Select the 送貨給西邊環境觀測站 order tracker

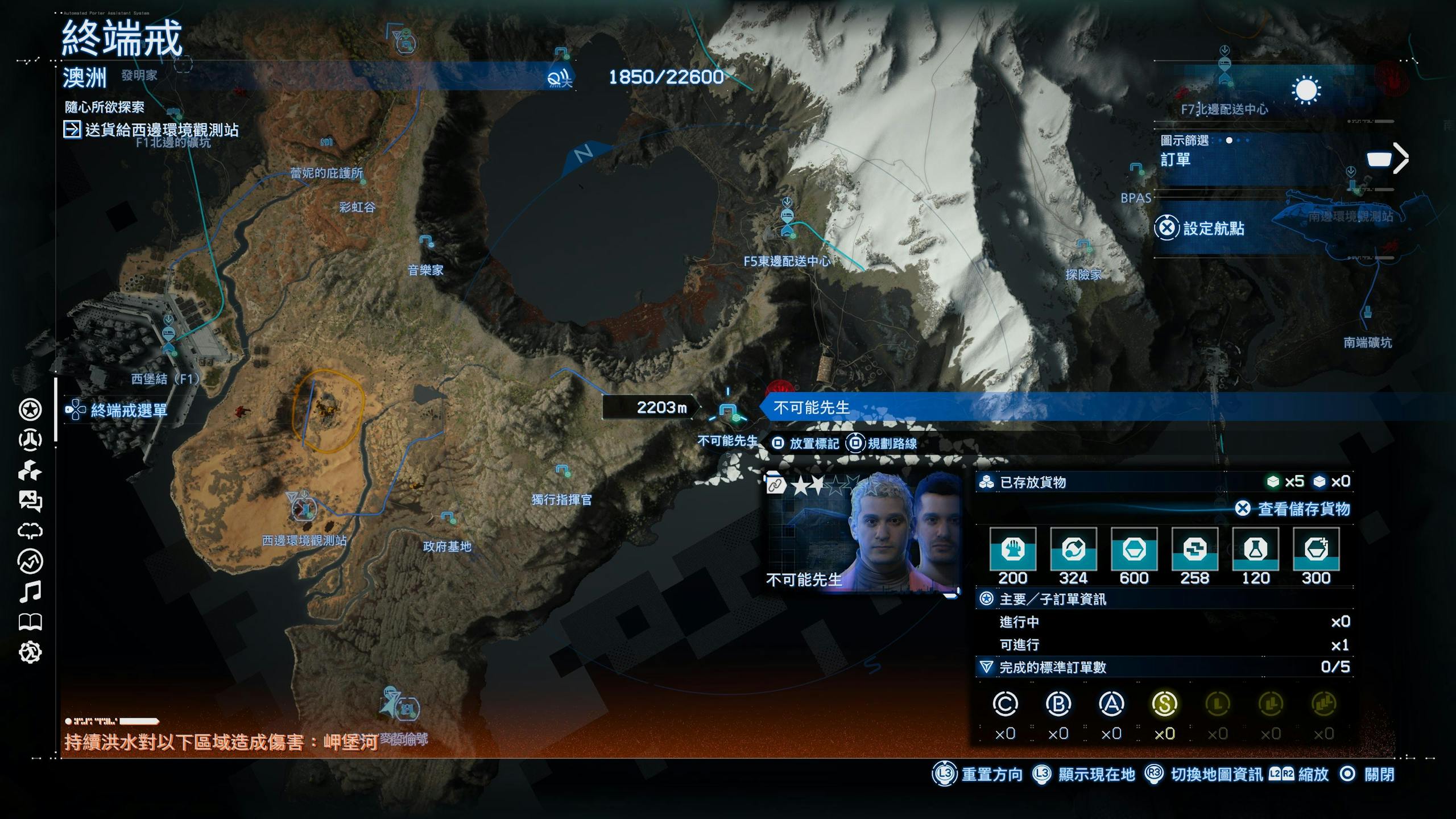pyautogui.click(x=152, y=130)
